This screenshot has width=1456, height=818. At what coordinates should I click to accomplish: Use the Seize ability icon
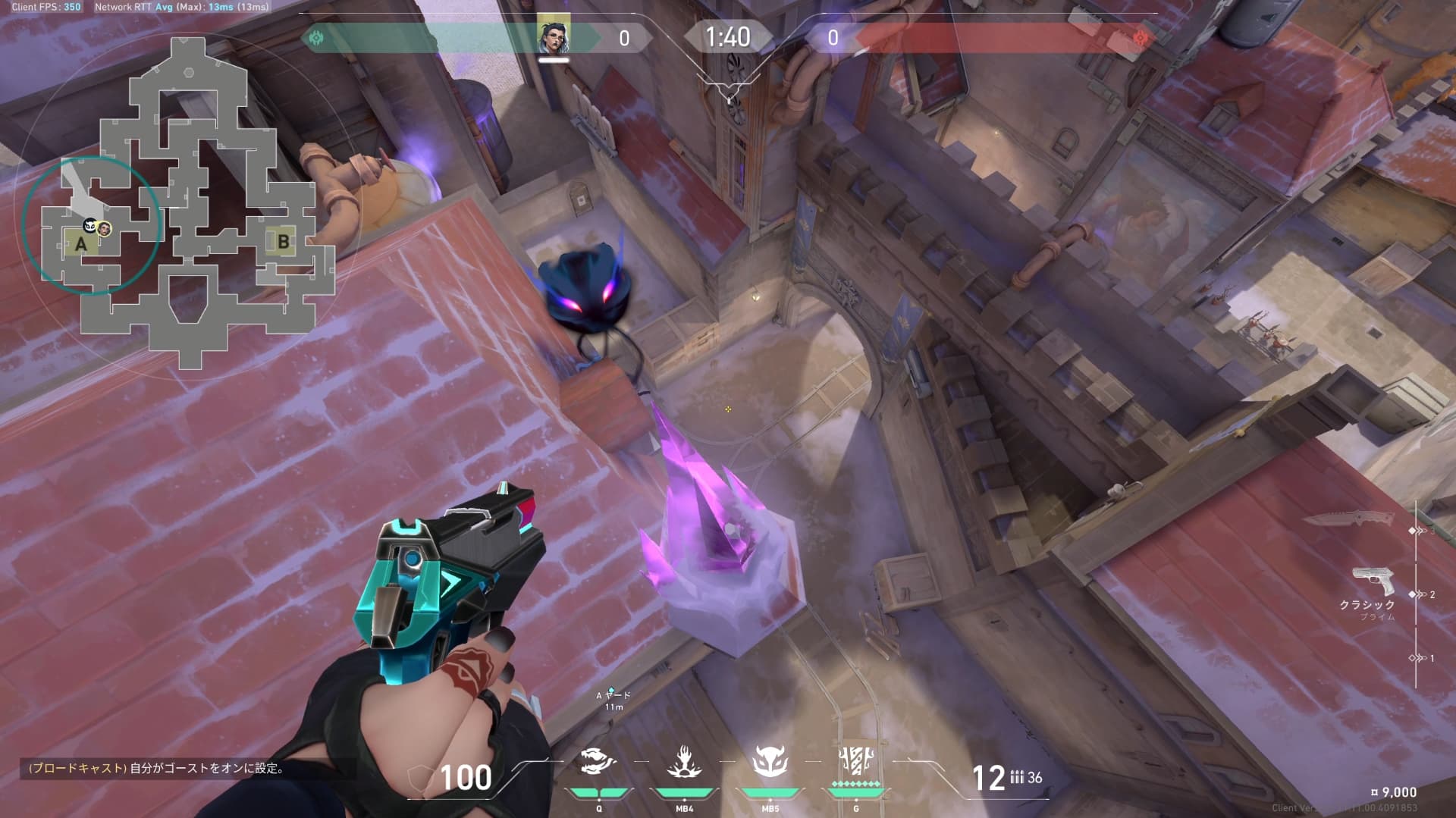[684, 763]
